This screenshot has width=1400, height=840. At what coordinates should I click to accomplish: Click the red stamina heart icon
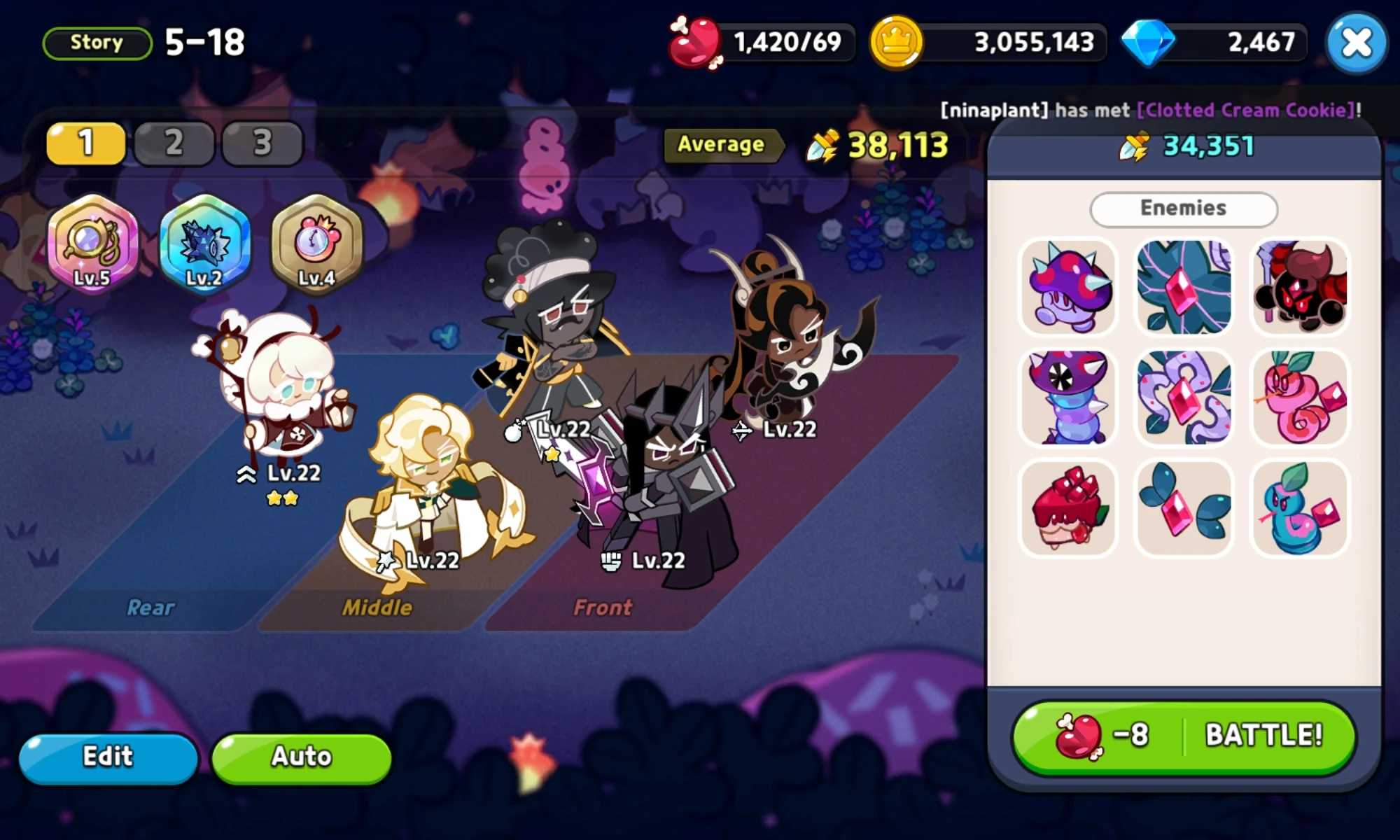coord(692,42)
